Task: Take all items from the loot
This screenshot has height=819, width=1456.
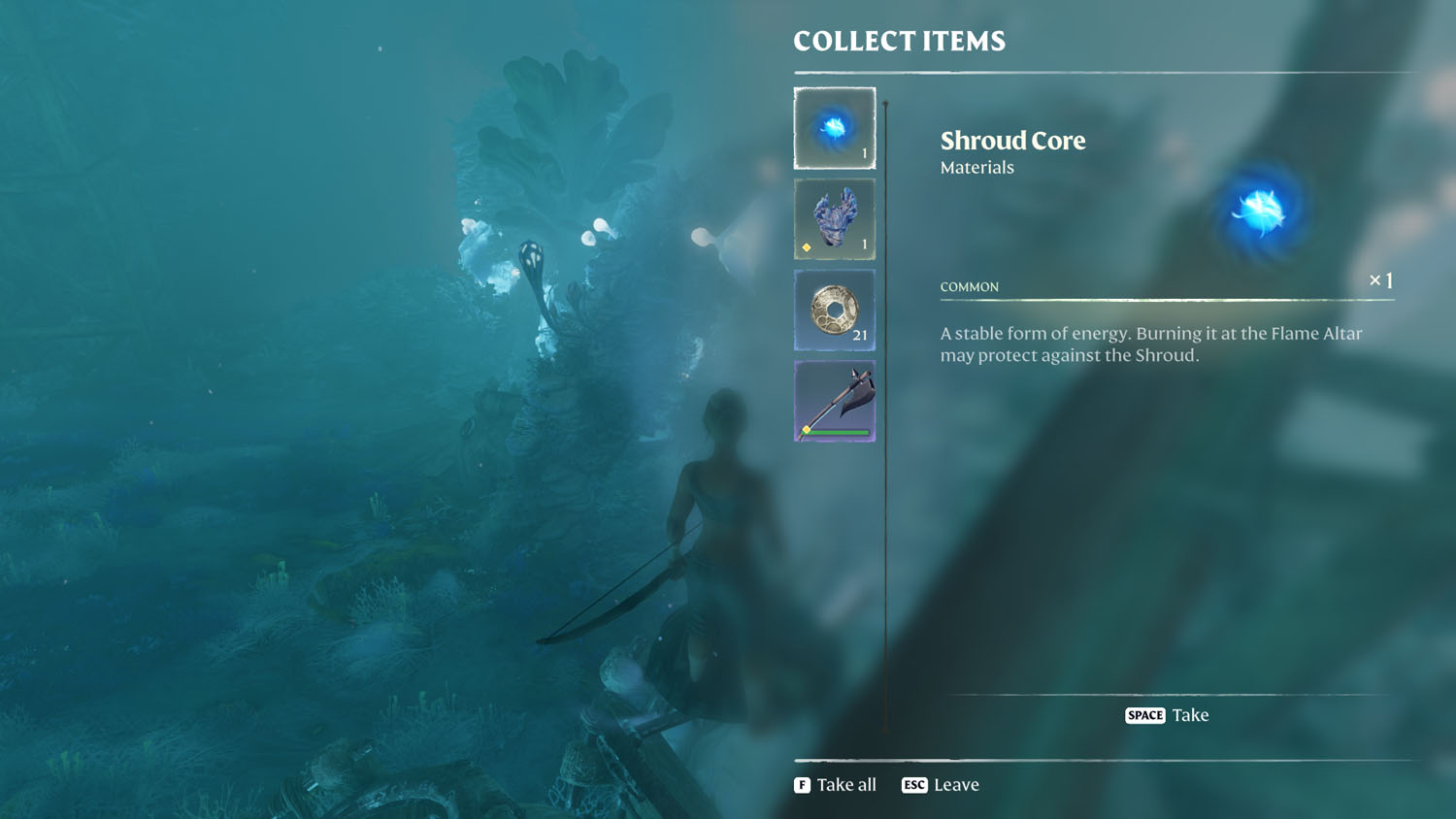Action: coord(835,785)
